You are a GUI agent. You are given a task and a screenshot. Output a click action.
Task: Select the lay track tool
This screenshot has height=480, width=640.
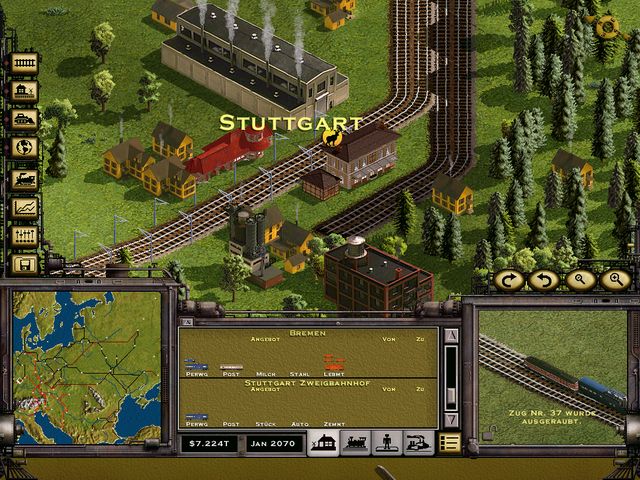[x=24, y=63]
